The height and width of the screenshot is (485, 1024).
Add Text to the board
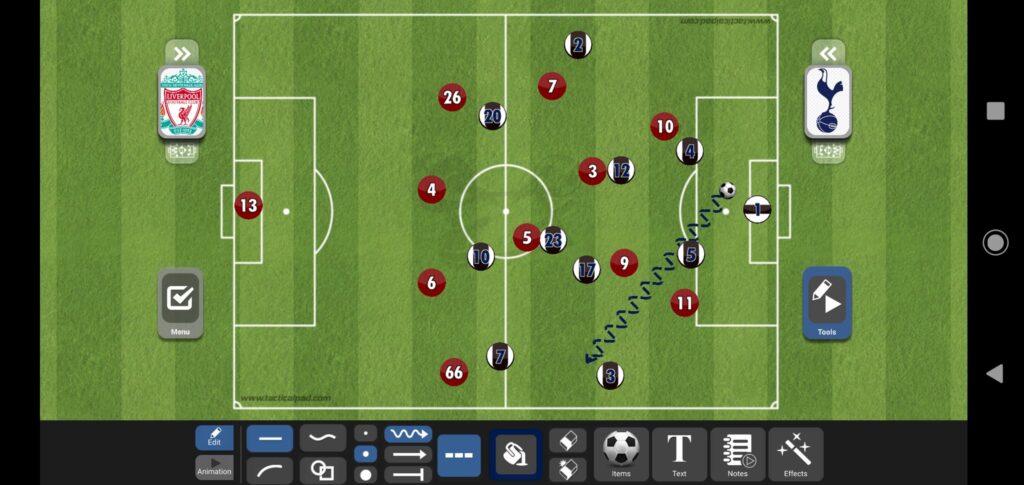pos(679,454)
